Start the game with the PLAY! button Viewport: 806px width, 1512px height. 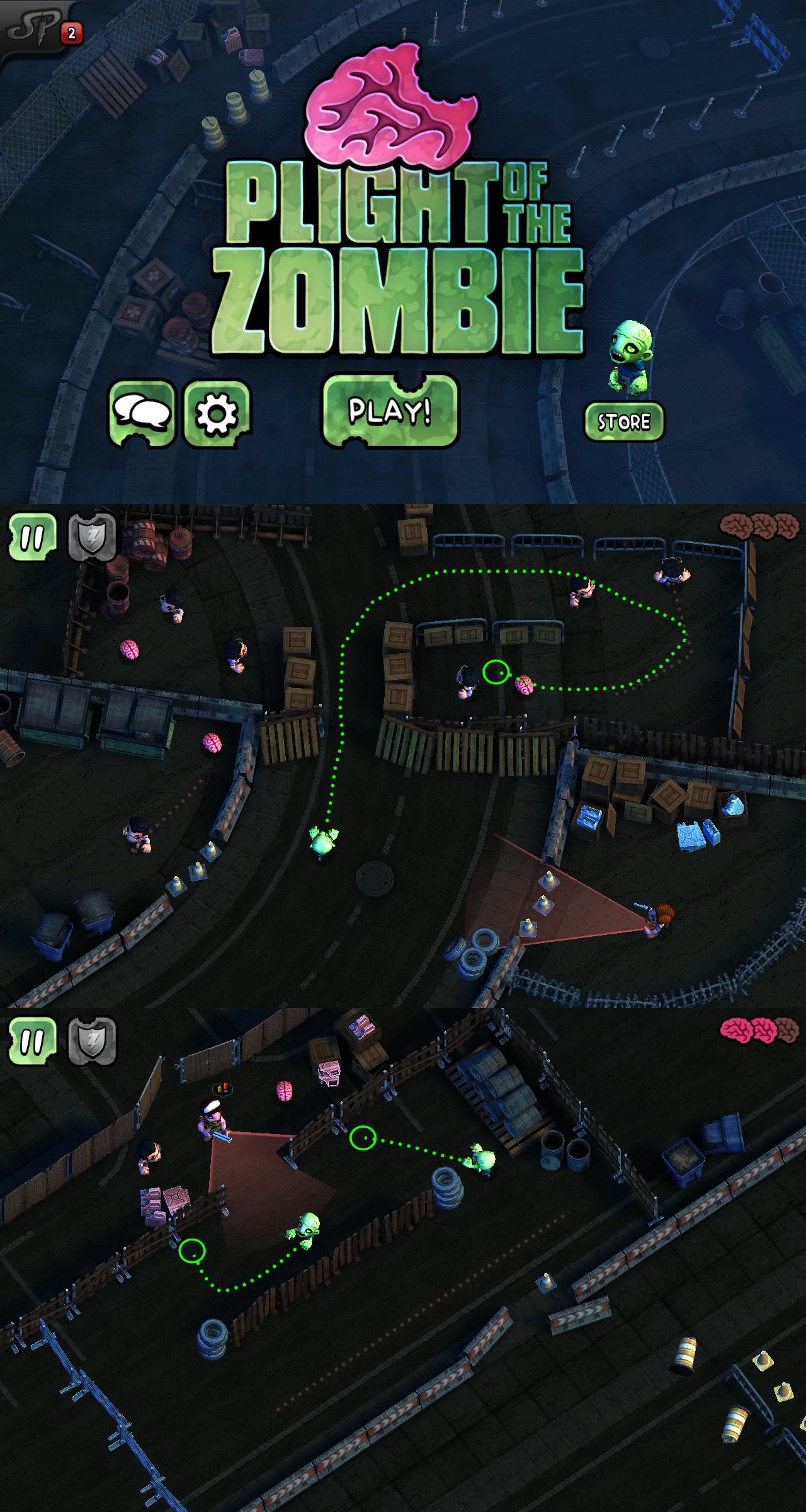pos(390,411)
